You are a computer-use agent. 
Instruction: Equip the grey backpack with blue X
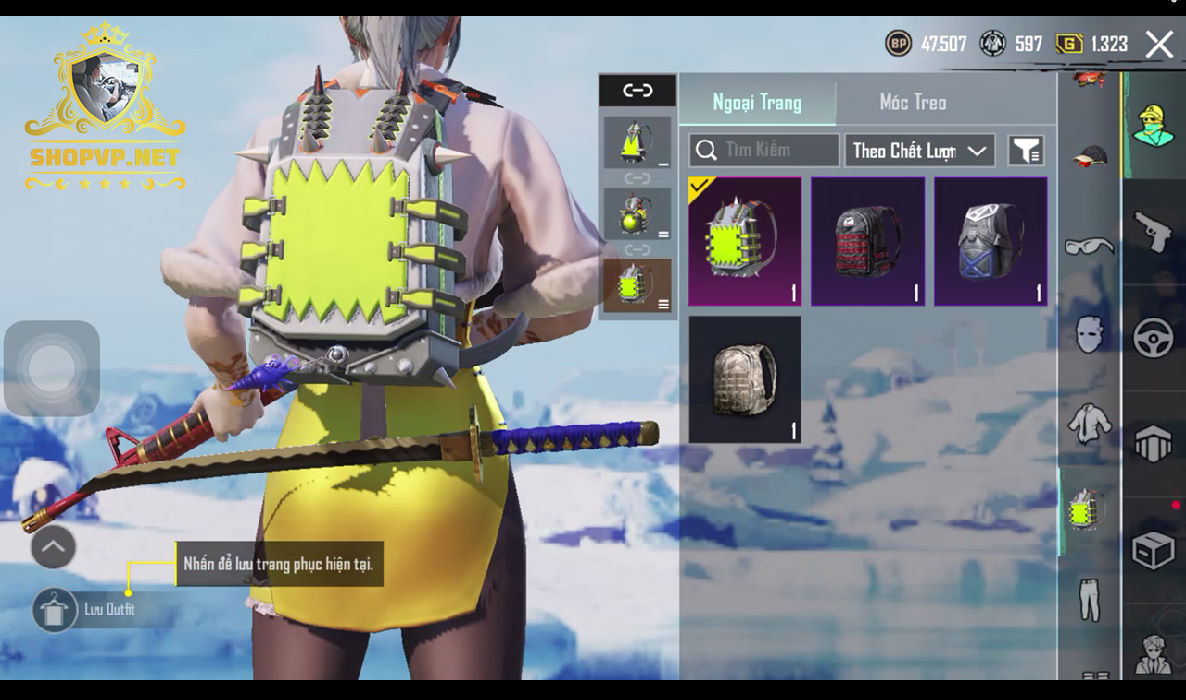pyautogui.click(x=990, y=241)
